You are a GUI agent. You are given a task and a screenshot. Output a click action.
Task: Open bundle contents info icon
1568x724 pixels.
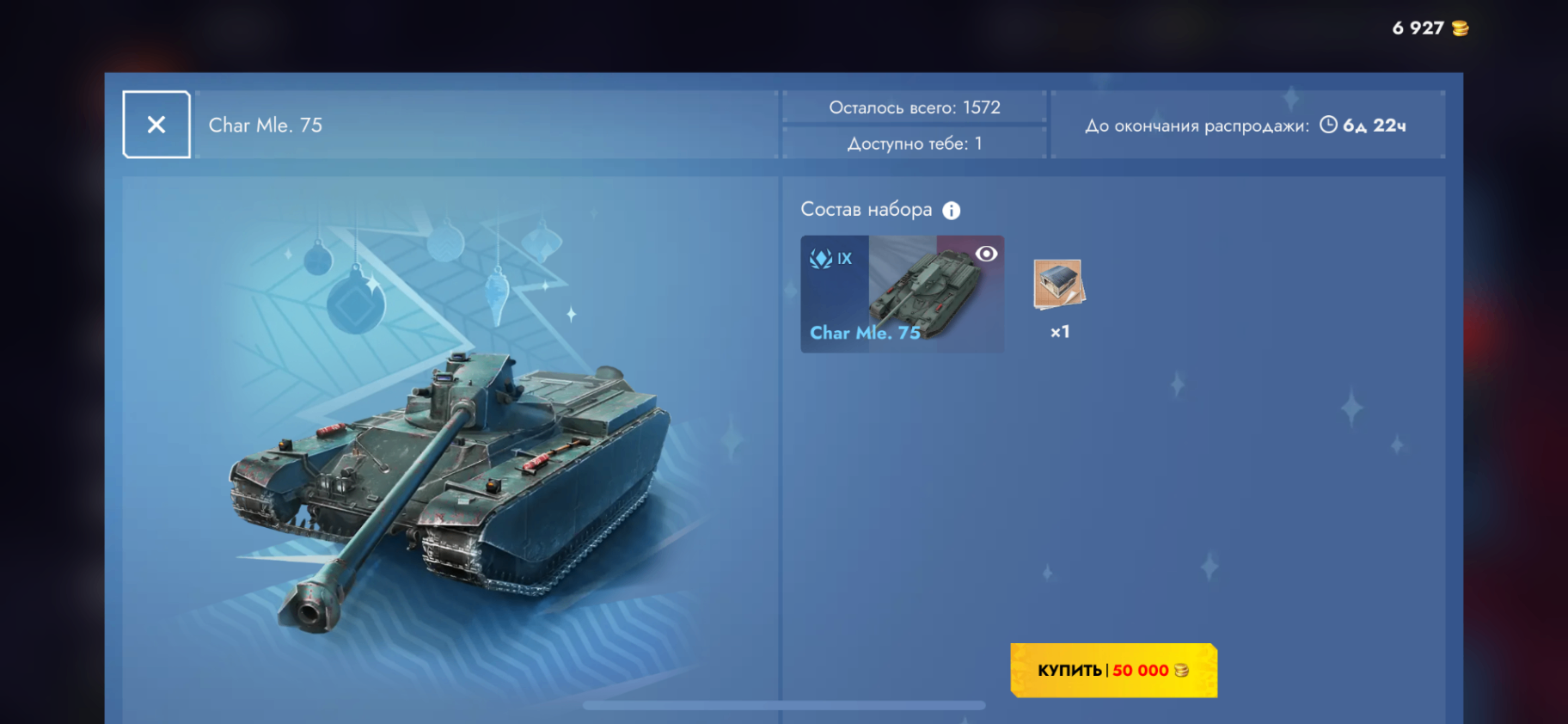coord(951,211)
